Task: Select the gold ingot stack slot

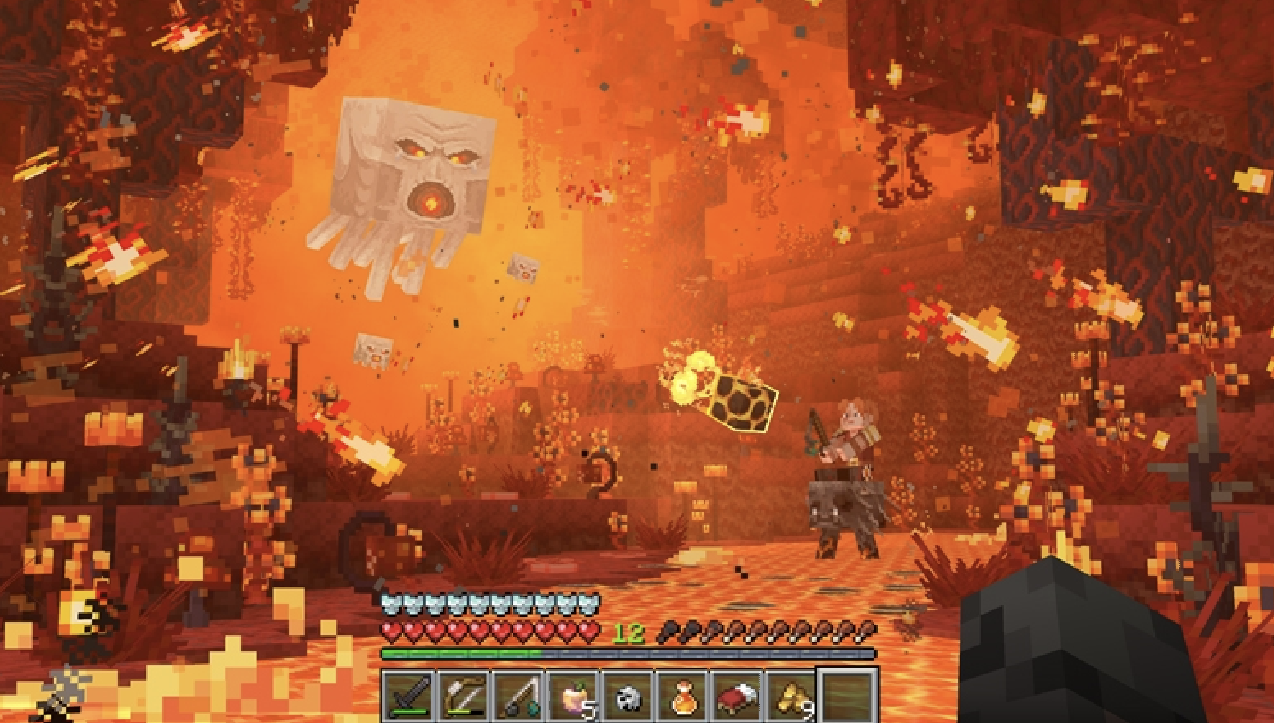Action: (x=791, y=695)
